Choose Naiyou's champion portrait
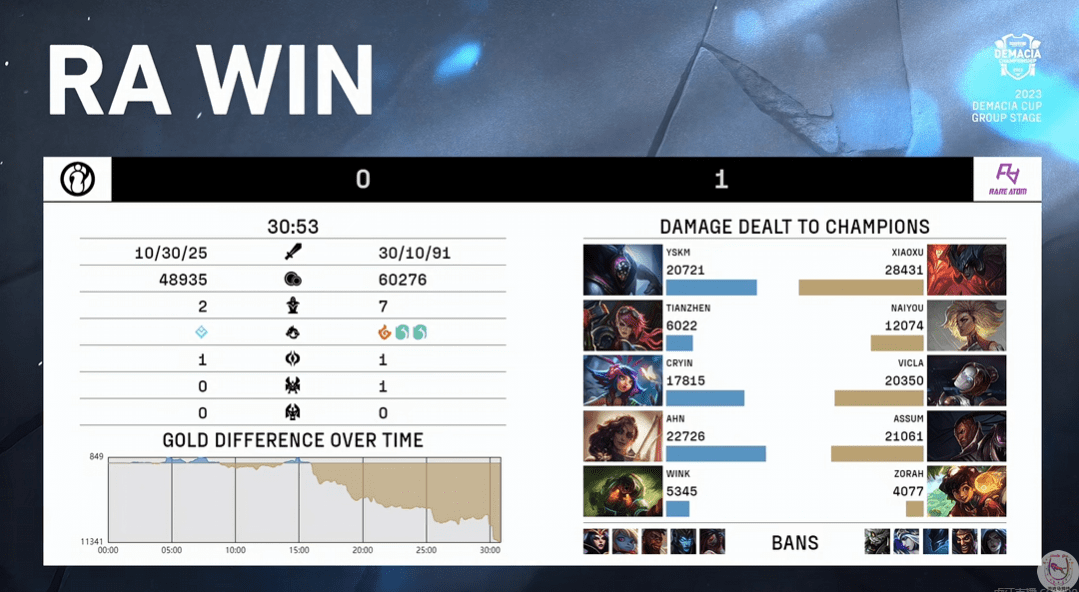This screenshot has width=1079, height=592. [x=966, y=326]
